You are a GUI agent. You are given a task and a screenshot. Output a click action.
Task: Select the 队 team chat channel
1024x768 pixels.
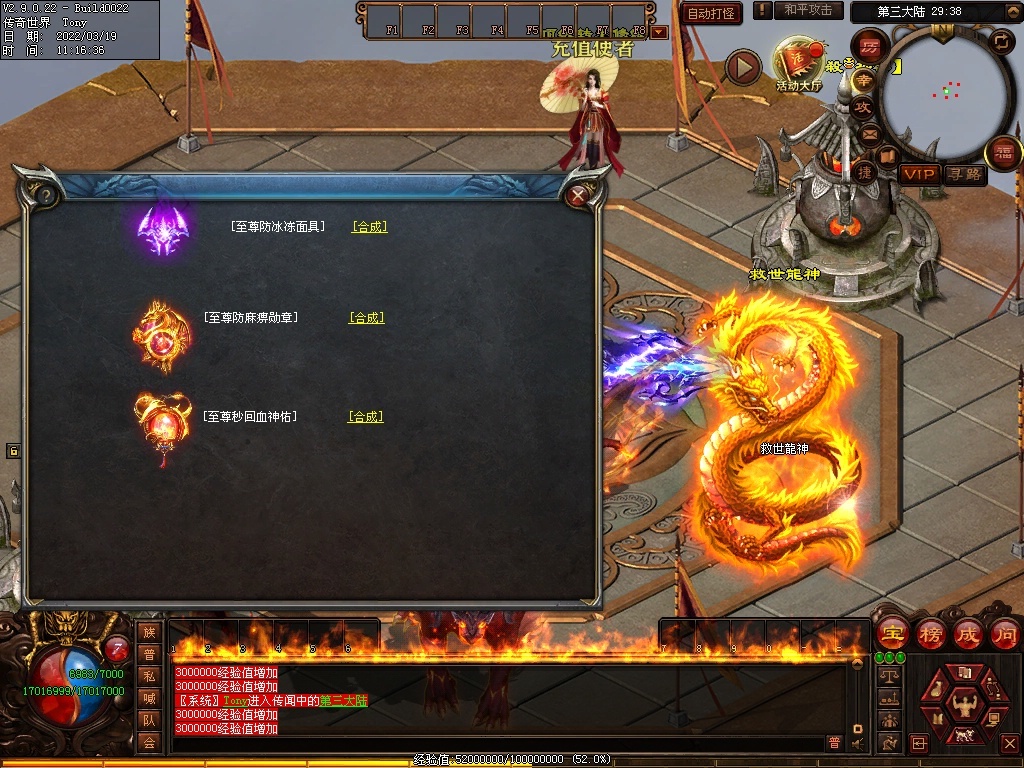[x=149, y=720]
